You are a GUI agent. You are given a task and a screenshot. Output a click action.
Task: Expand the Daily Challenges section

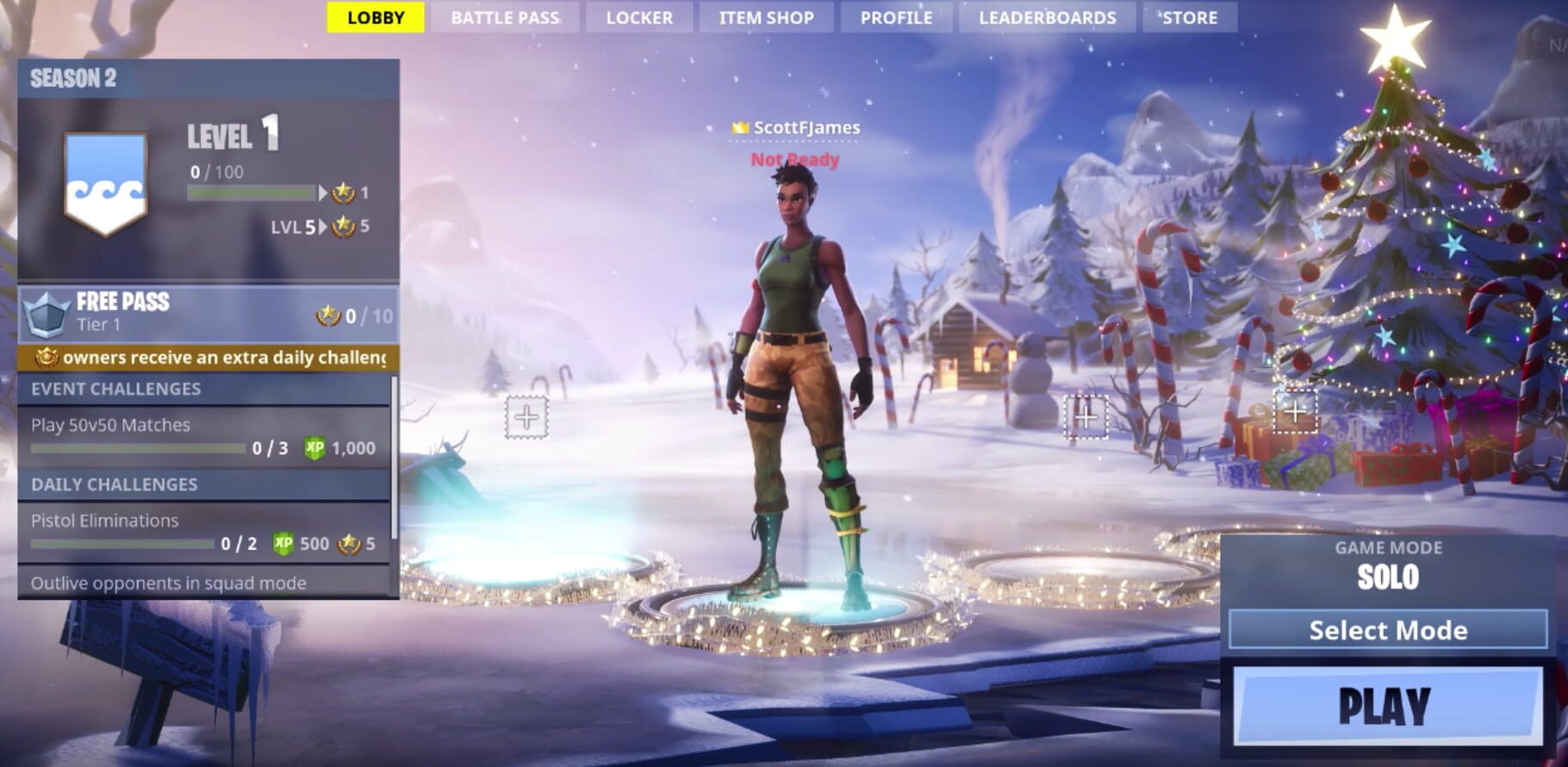point(113,485)
